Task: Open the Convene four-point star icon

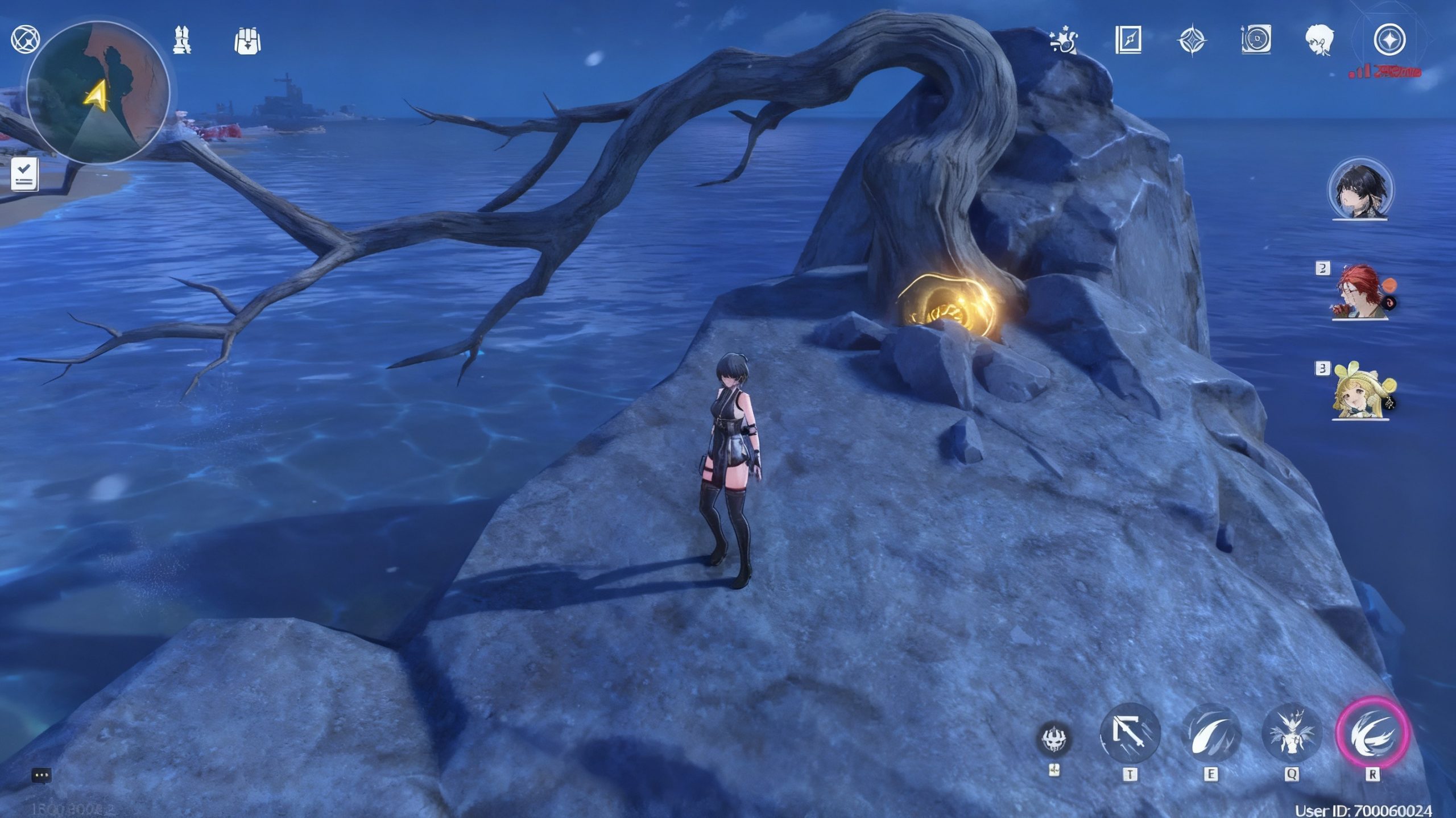Action: (1192, 41)
